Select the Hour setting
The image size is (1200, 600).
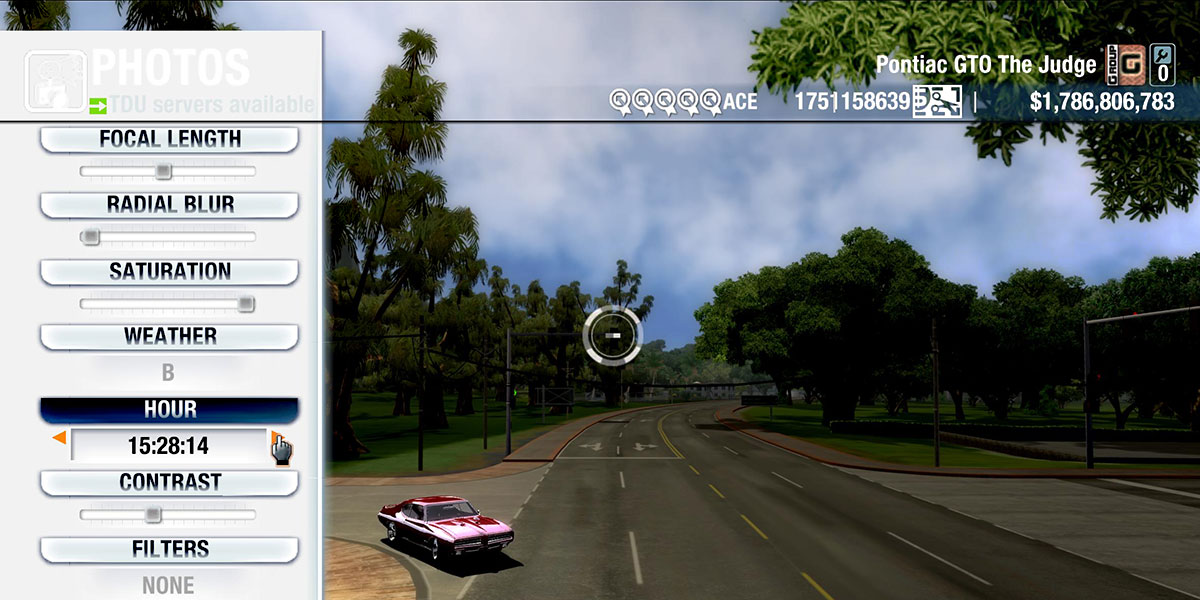(169, 410)
